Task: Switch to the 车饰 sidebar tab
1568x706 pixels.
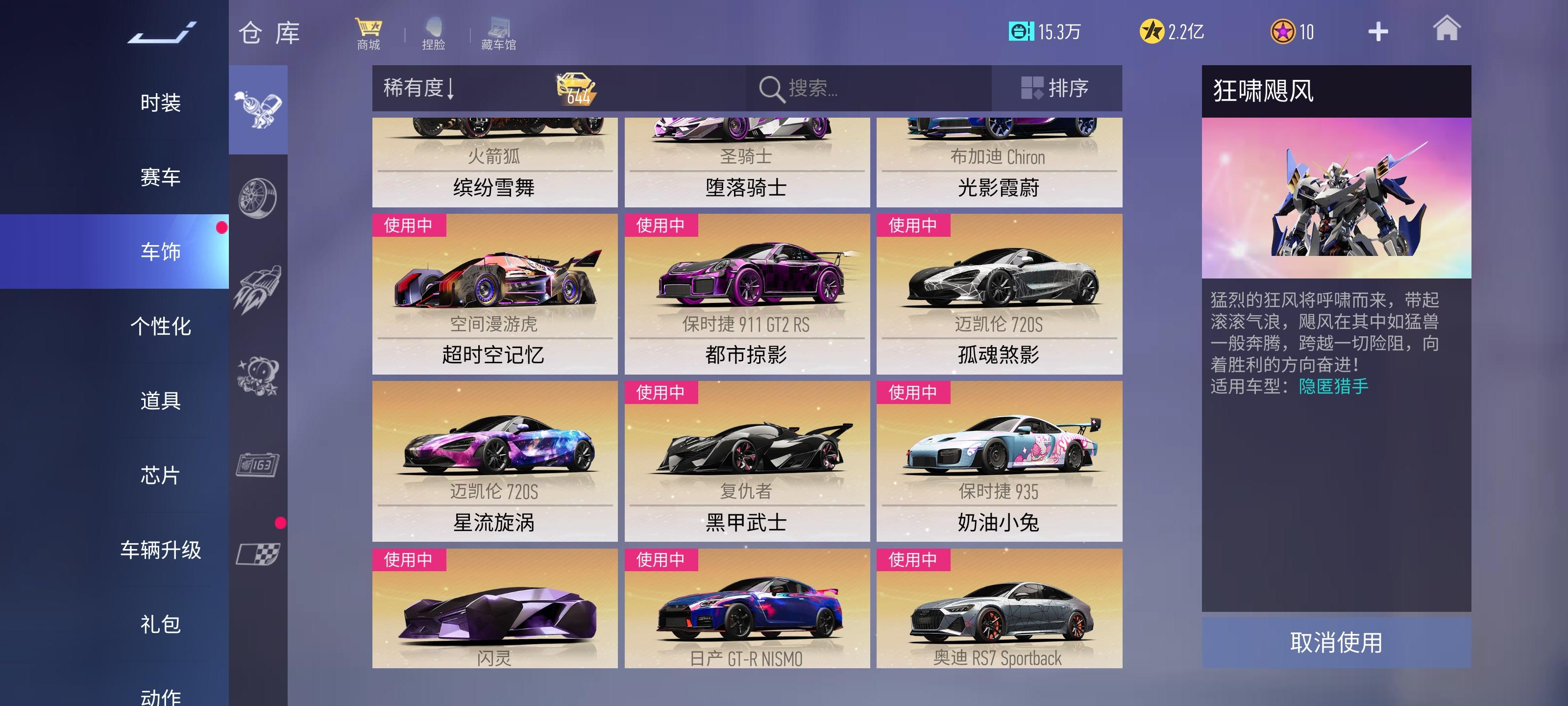Action: 161,252
